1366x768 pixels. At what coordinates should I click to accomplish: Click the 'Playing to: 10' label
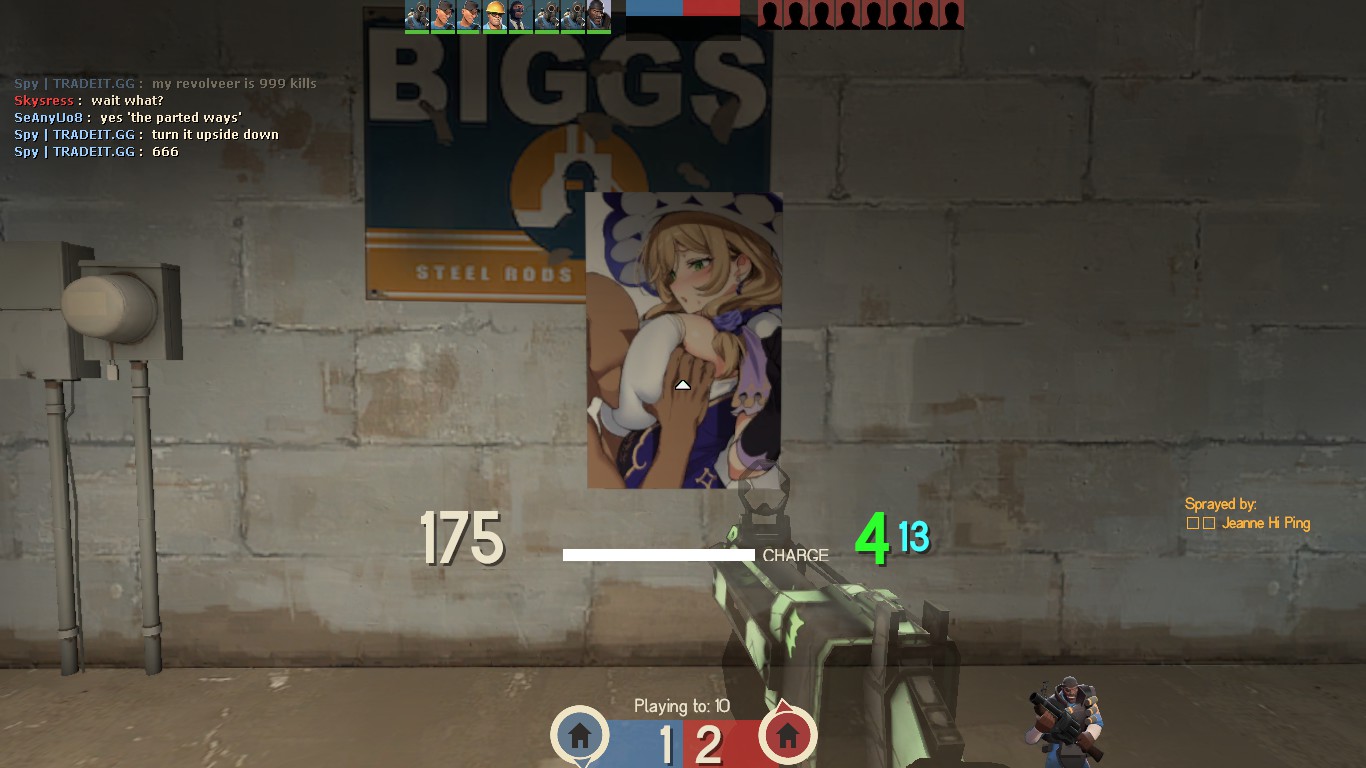(x=681, y=706)
